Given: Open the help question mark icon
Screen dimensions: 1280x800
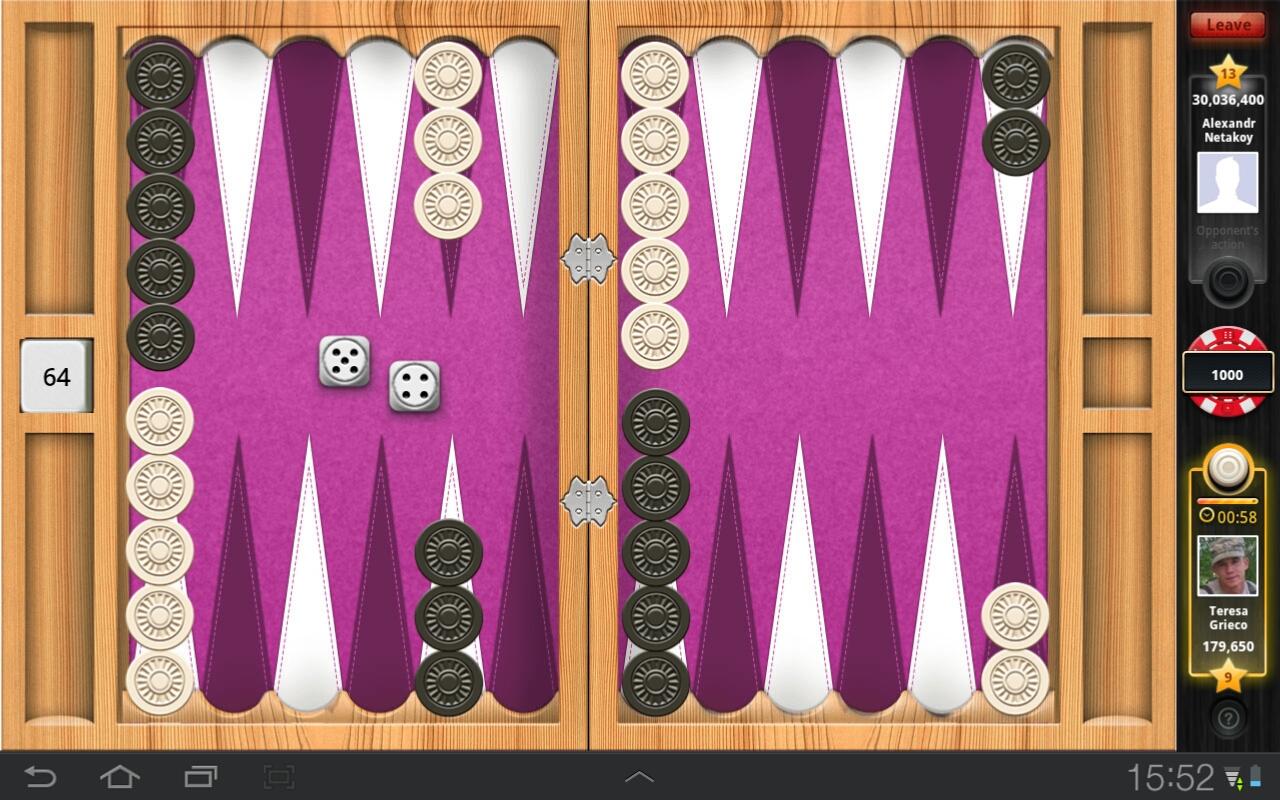Looking at the screenshot, I should [1227, 718].
